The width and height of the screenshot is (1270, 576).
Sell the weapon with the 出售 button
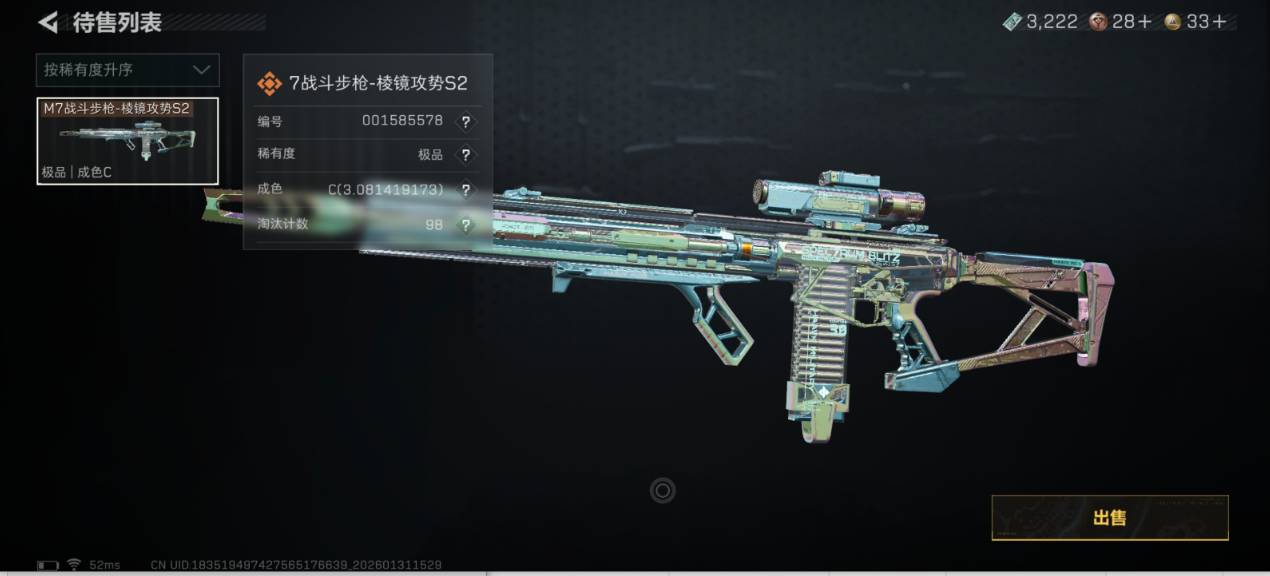(x=1109, y=517)
